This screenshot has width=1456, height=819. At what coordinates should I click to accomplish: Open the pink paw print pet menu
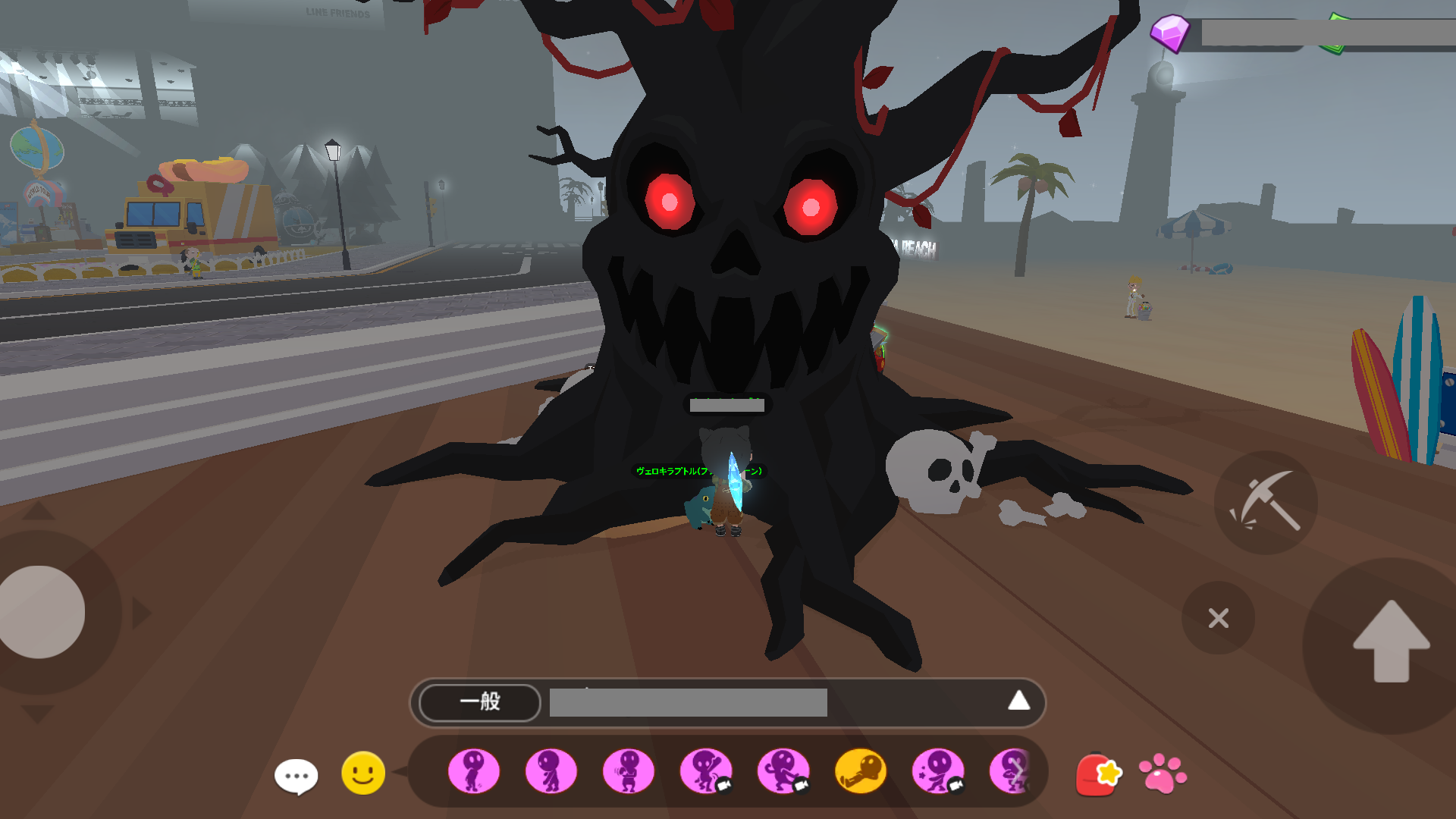1163,773
